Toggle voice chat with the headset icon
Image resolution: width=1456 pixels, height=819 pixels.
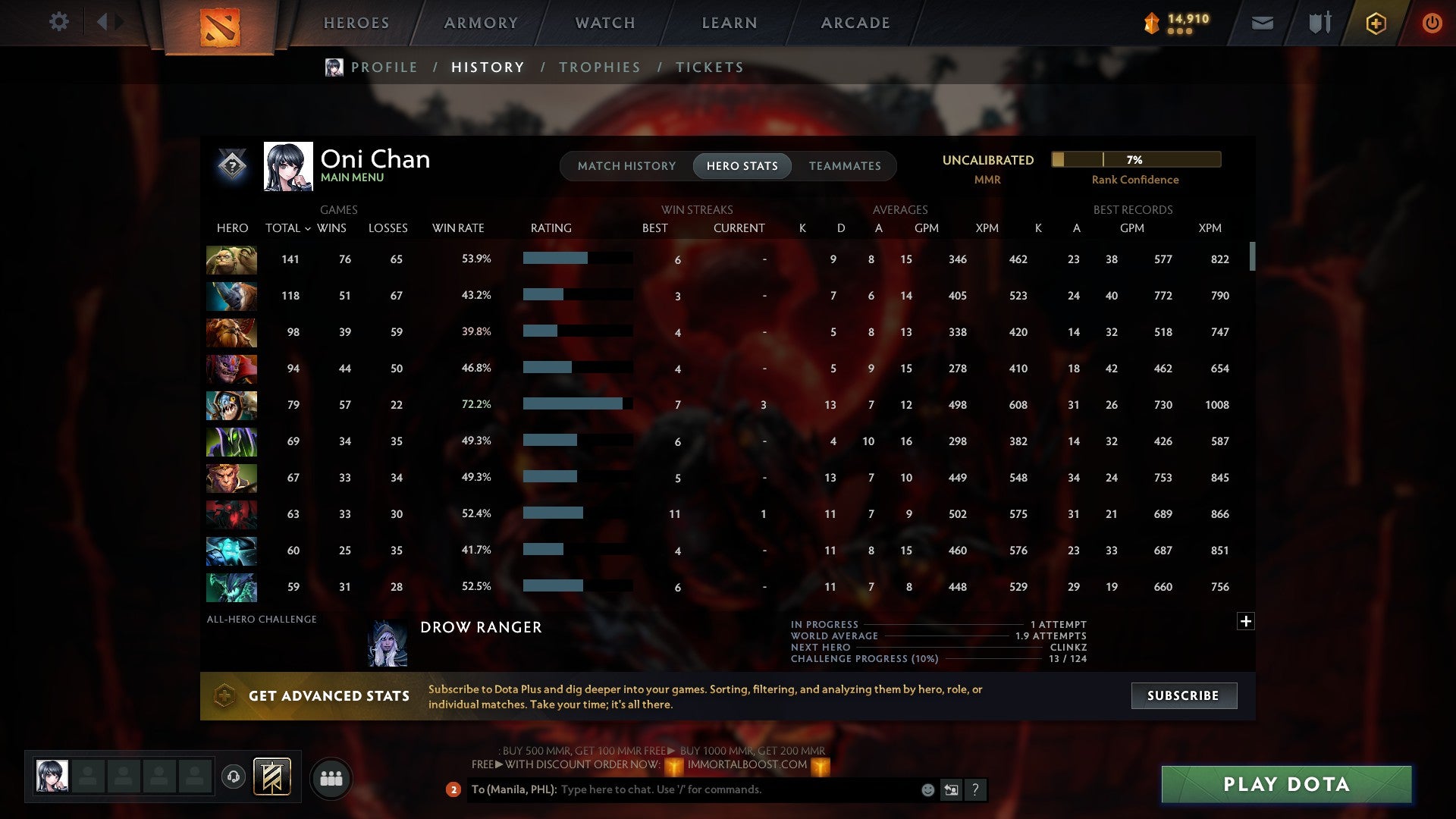coord(234,777)
